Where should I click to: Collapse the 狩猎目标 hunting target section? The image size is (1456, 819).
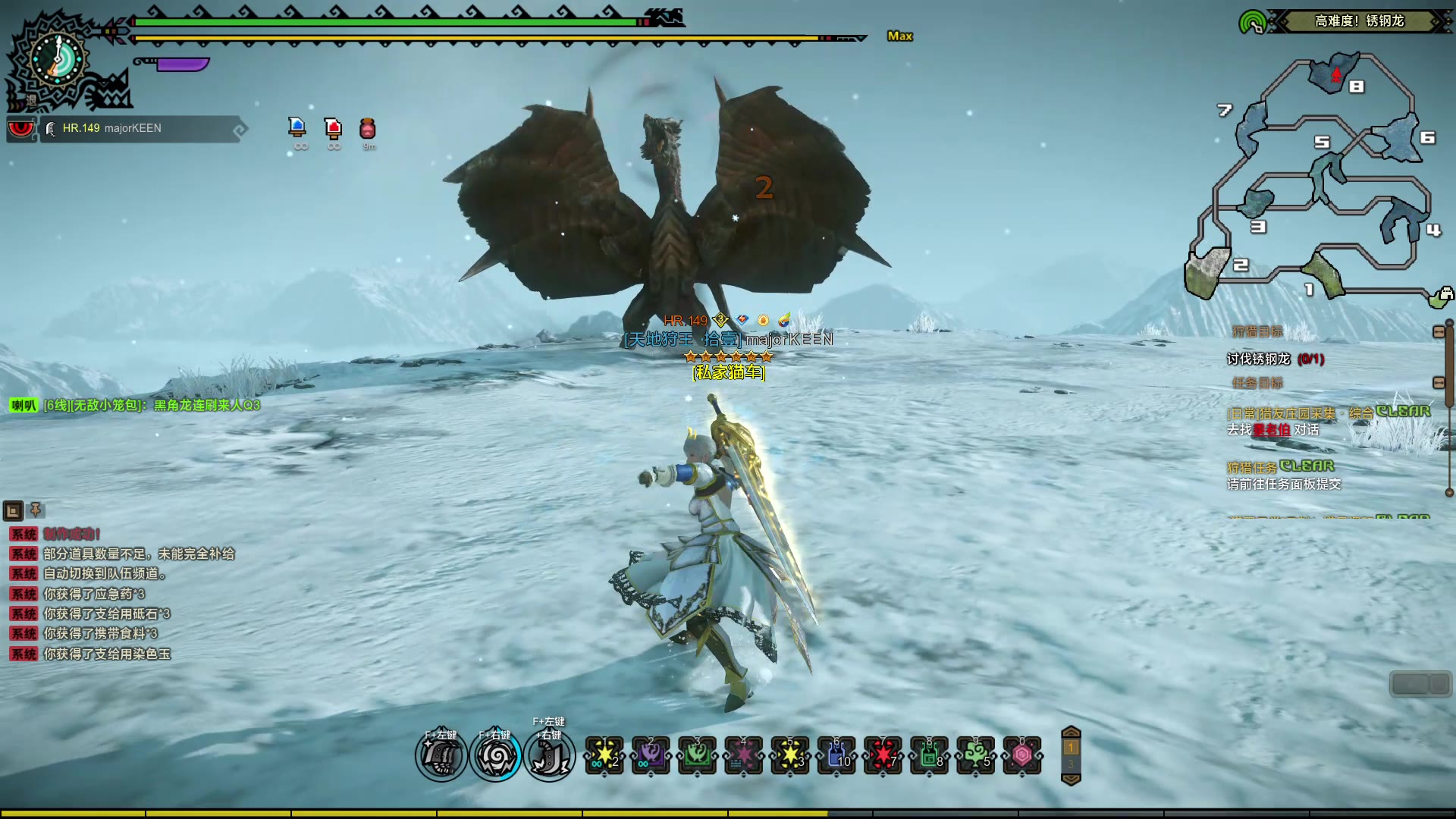1439,331
